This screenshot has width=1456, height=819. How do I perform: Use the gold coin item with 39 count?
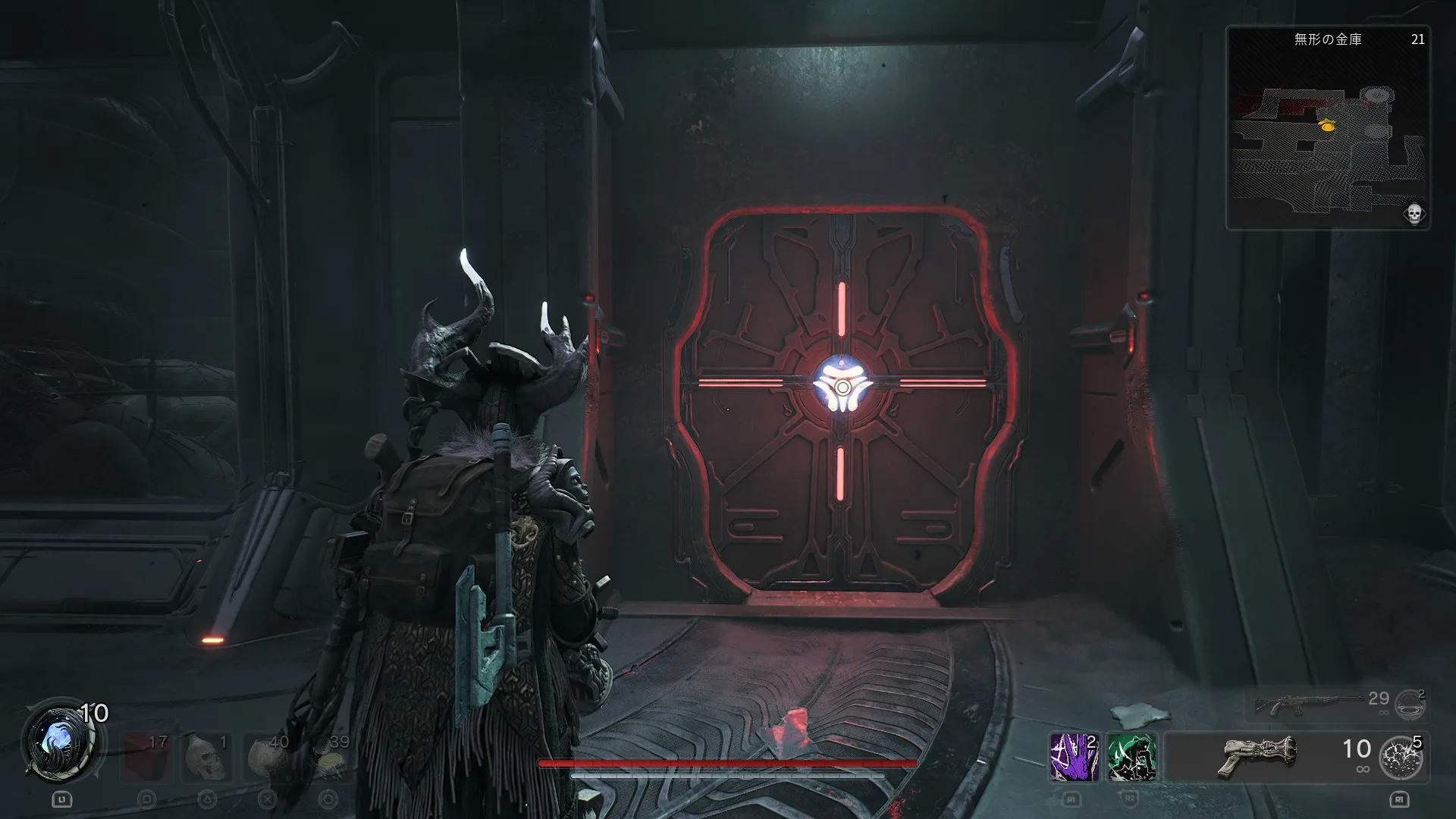click(328, 756)
